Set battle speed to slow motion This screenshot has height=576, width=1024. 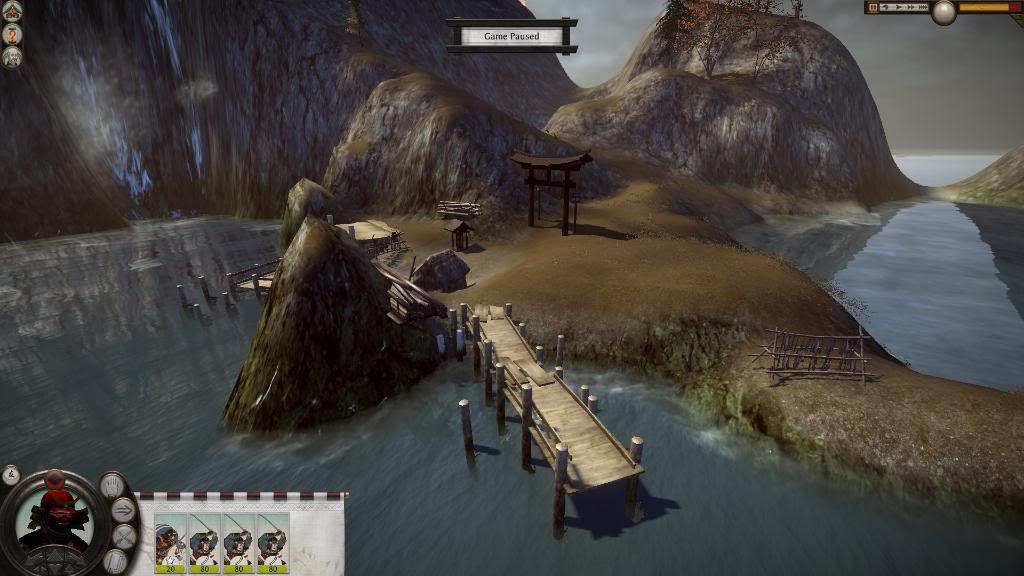point(886,7)
